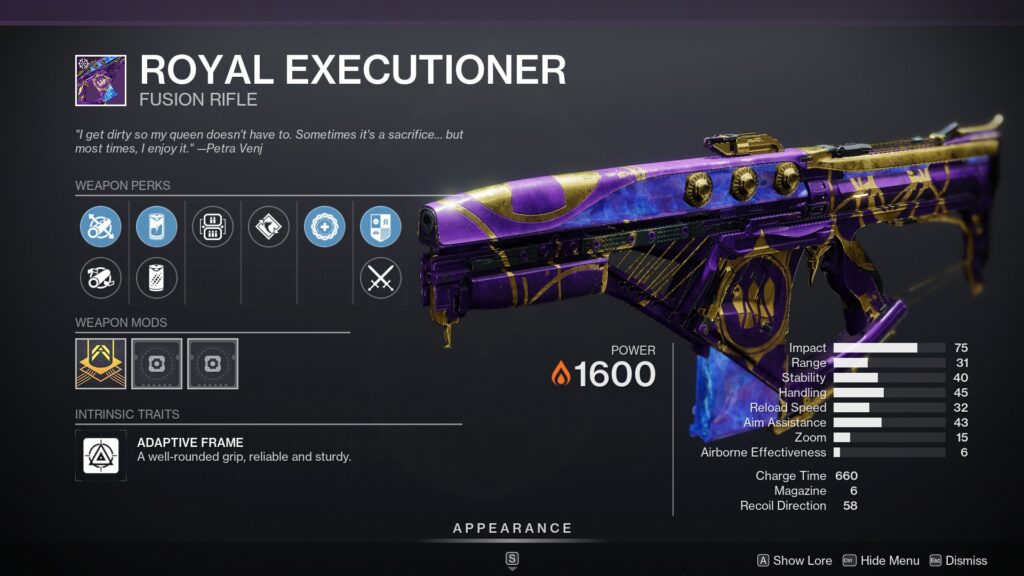Select the blue circular plus-sign perk
Image resolution: width=1024 pixels, height=576 pixels.
[324, 227]
